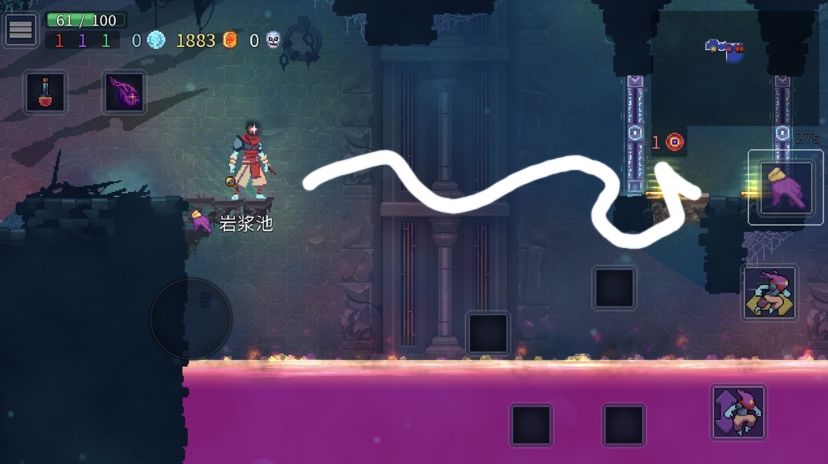Viewport: 828px width, 464px height.
Task: Use the red health flask
Action: tap(45, 92)
